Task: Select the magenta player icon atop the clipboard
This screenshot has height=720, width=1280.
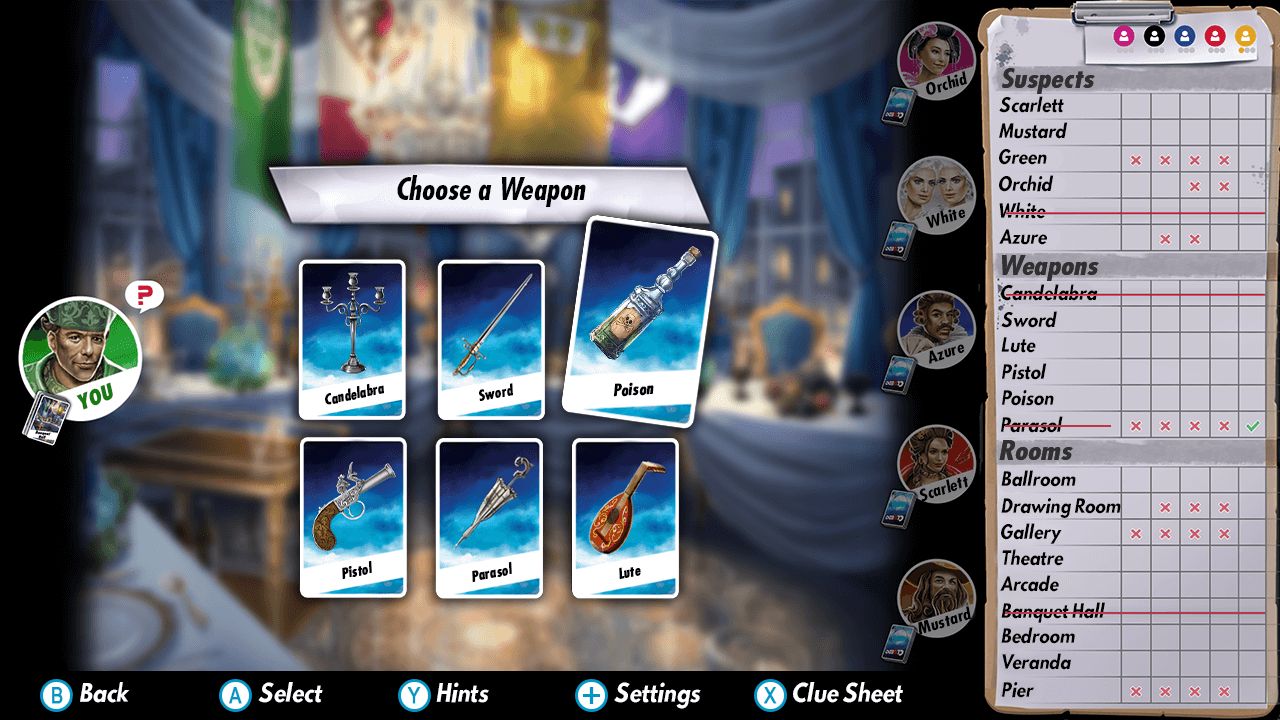Action: tap(1125, 35)
